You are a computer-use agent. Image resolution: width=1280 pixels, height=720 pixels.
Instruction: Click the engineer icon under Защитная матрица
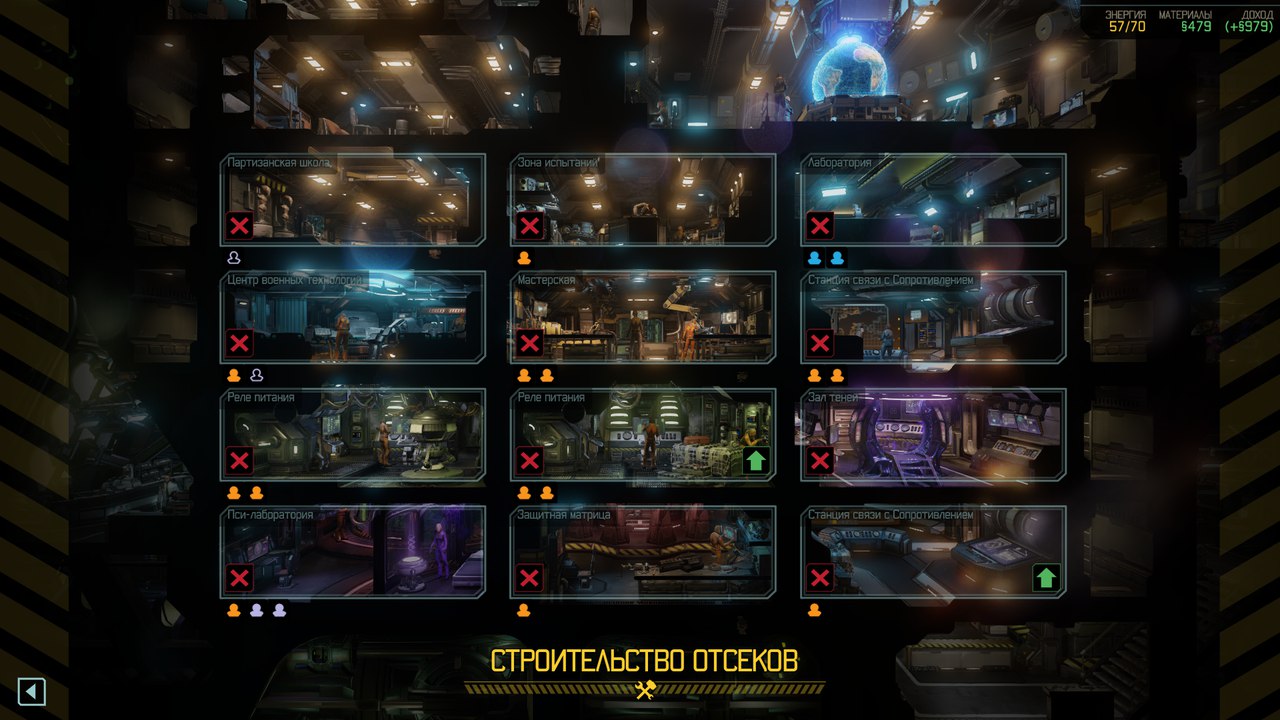click(x=522, y=607)
